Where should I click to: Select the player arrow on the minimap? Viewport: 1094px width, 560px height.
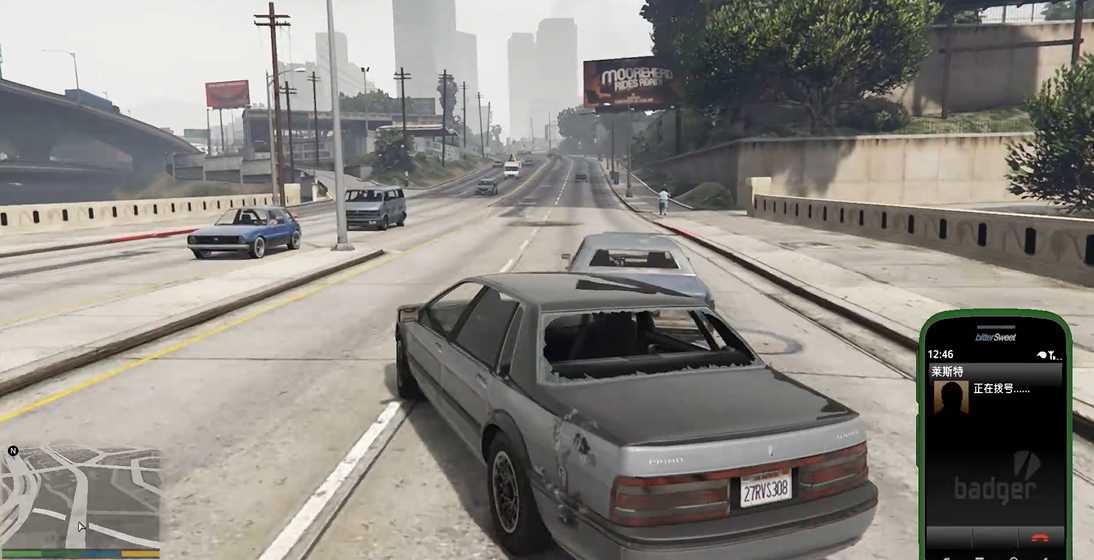(82, 526)
